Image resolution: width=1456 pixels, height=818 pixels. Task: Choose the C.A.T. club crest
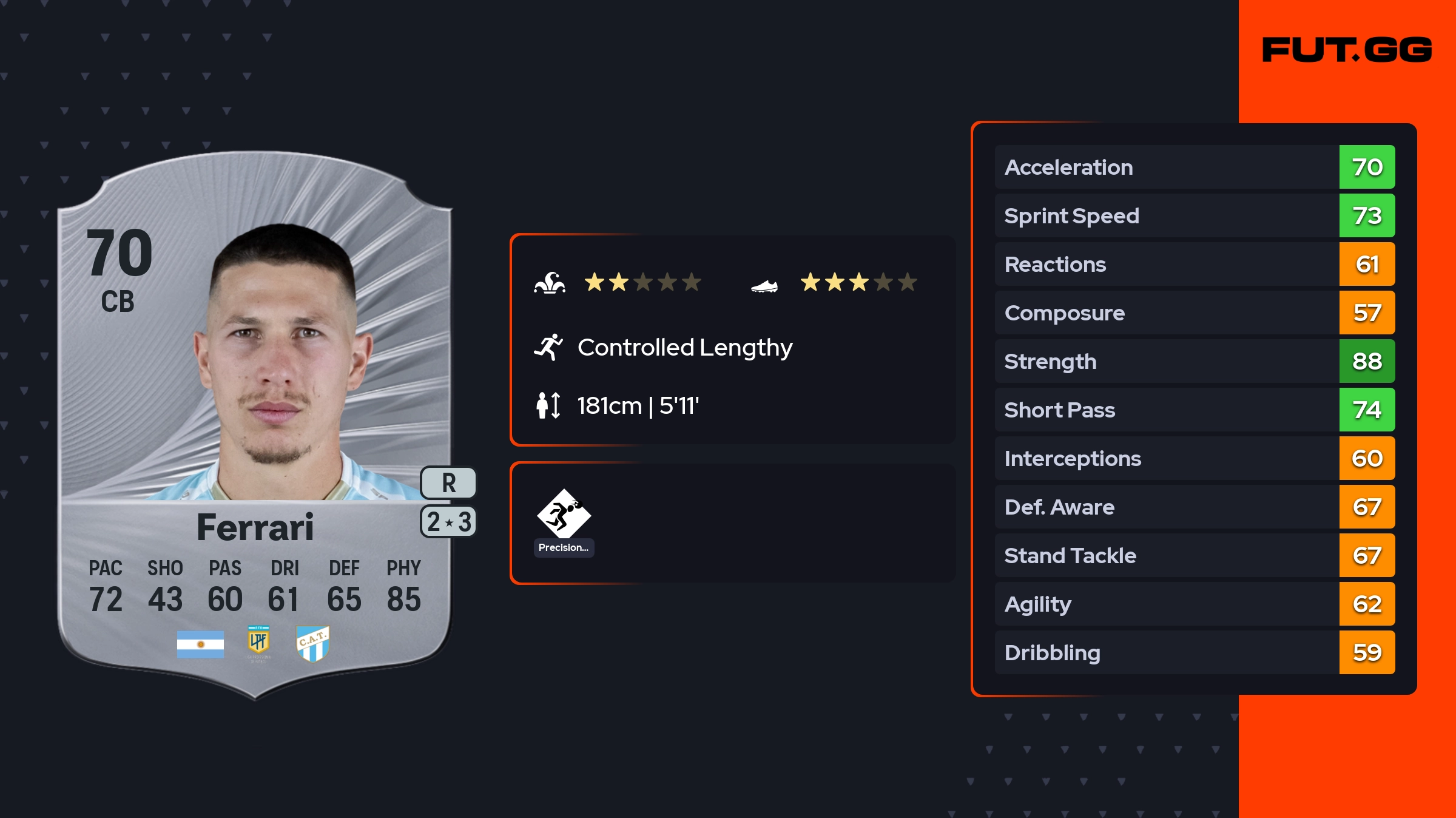point(313,643)
